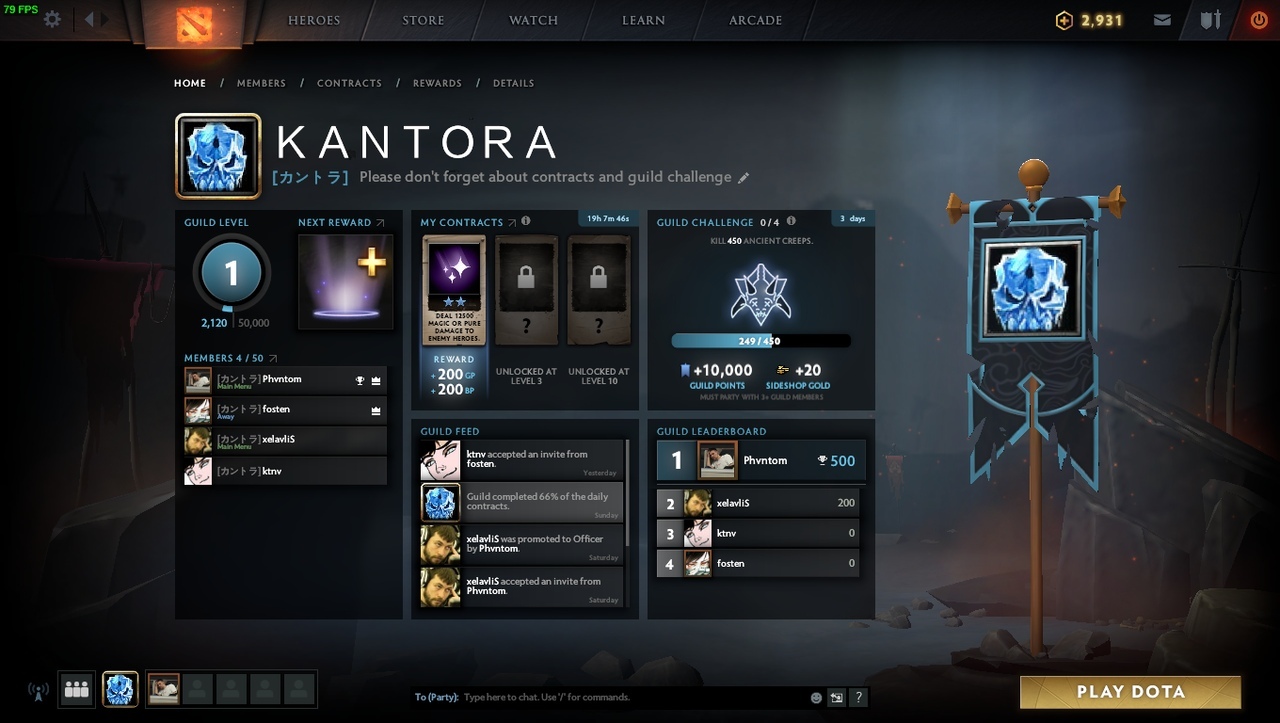Switch to the guild Members tab

click(x=261, y=83)
